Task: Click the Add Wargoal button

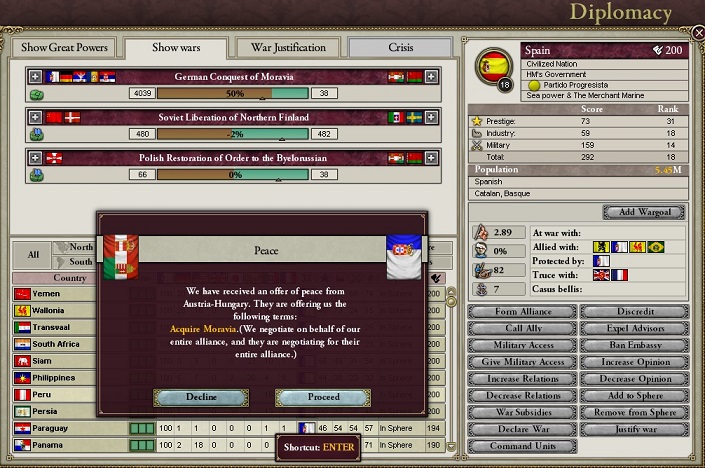Action: click(x=643, y=212)
